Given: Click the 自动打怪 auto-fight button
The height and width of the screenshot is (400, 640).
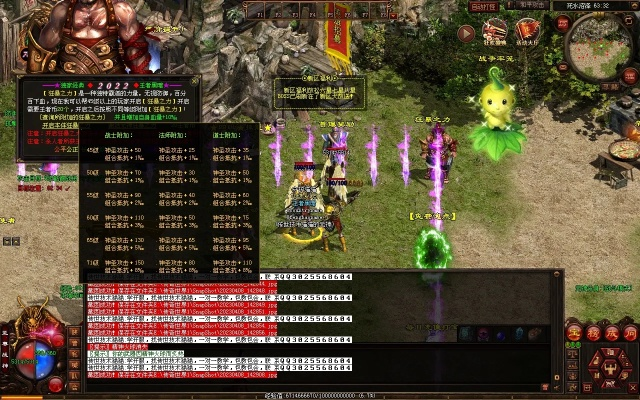Looking at the screenshot, I should coord(483,6).
